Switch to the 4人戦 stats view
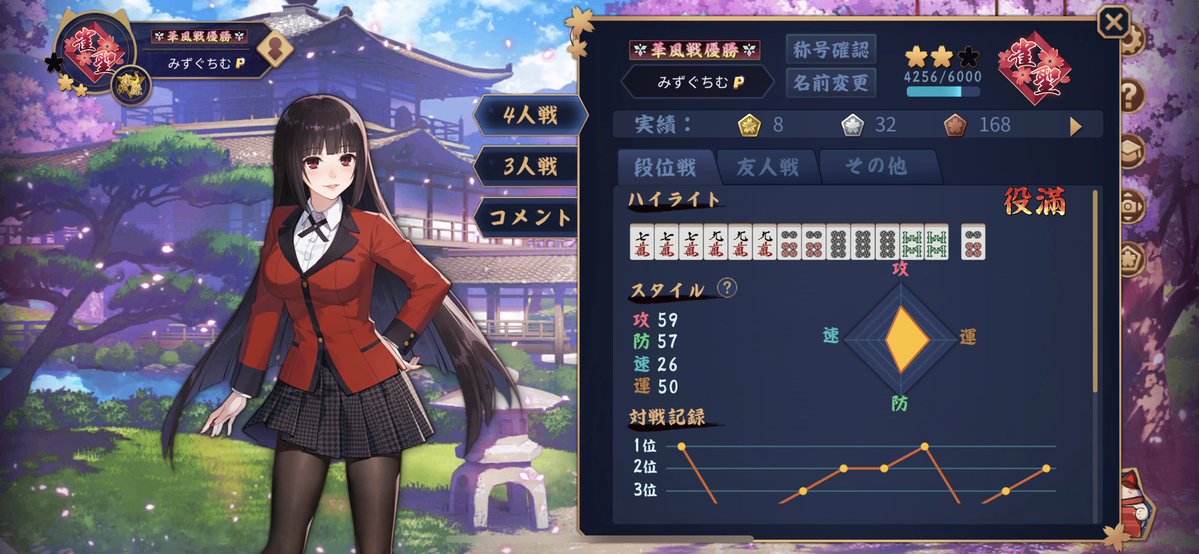The height and width of the screenshot is (554, 1199). coord(531,114)
